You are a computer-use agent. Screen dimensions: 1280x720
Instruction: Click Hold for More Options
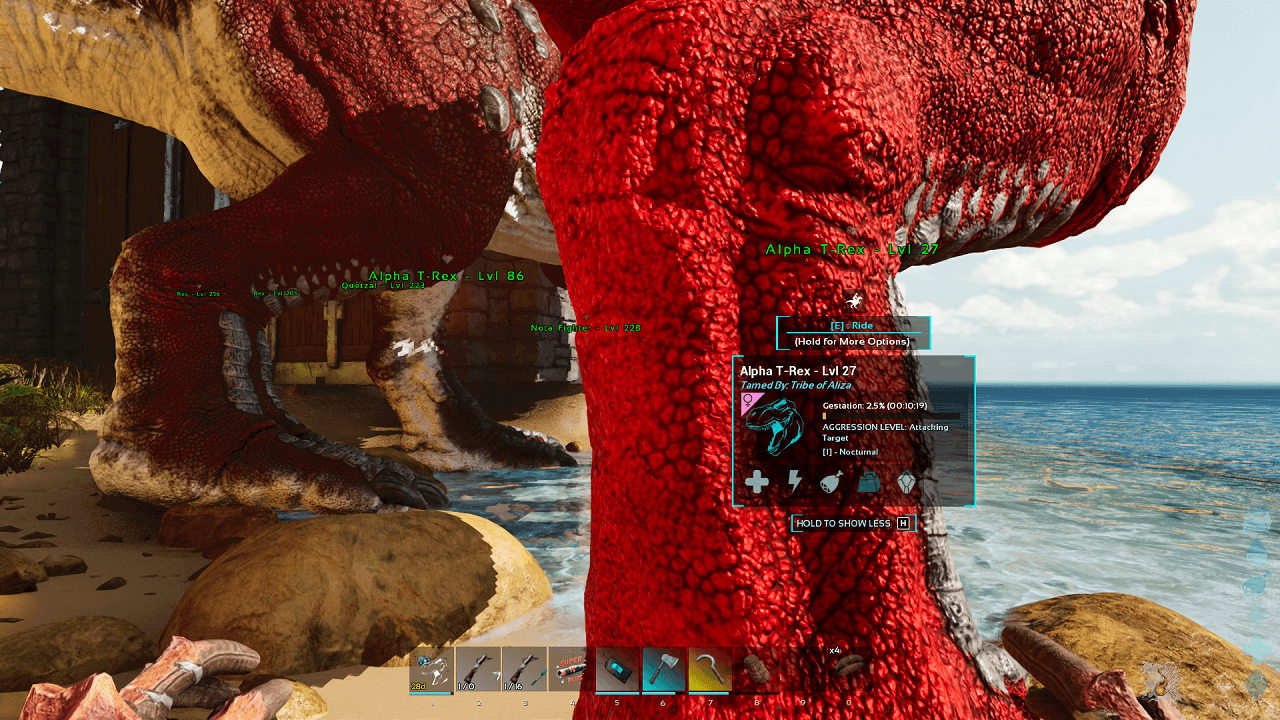click(852, 343)
